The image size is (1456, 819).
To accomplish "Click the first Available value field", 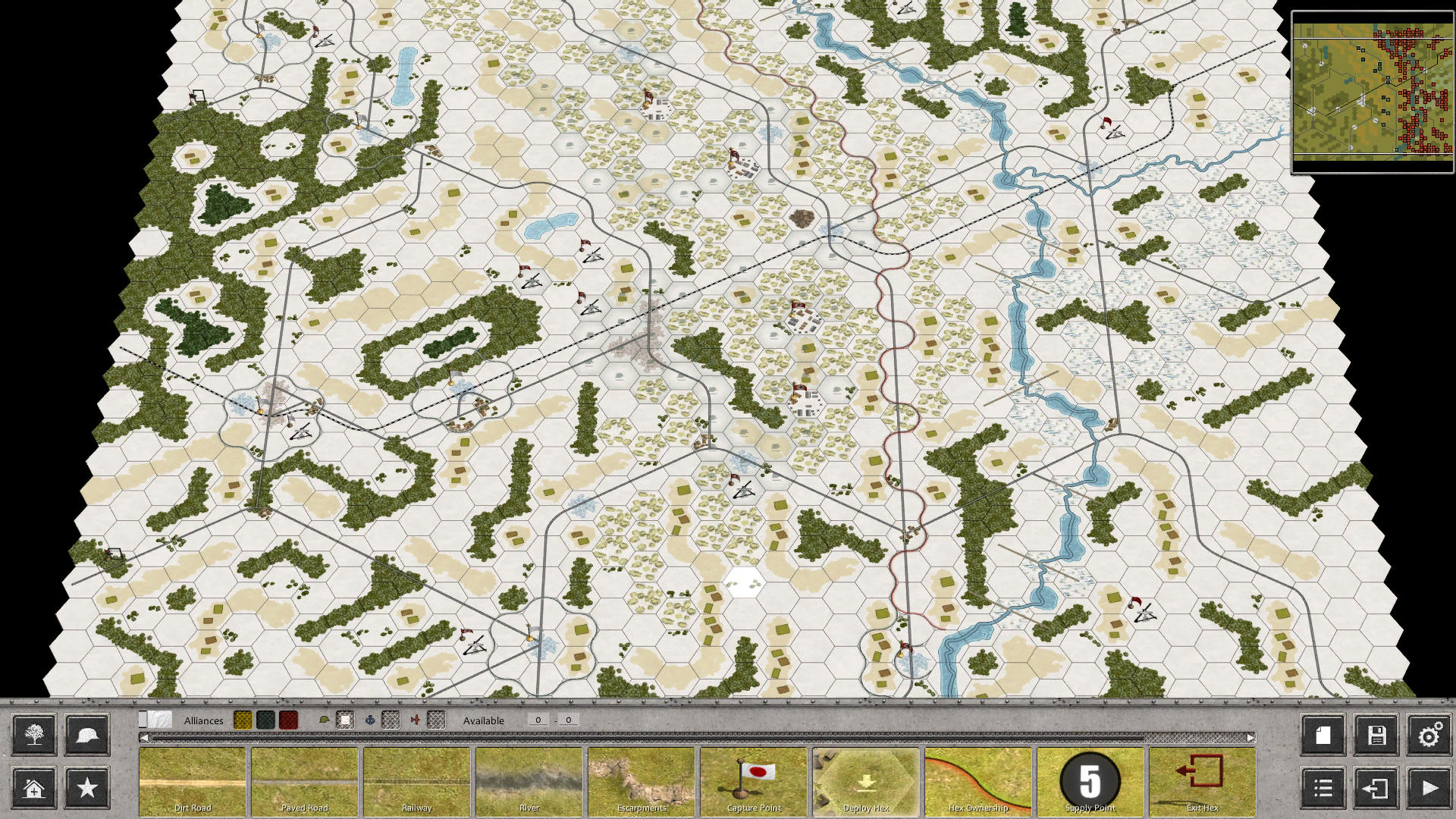I will click(538, 720).
